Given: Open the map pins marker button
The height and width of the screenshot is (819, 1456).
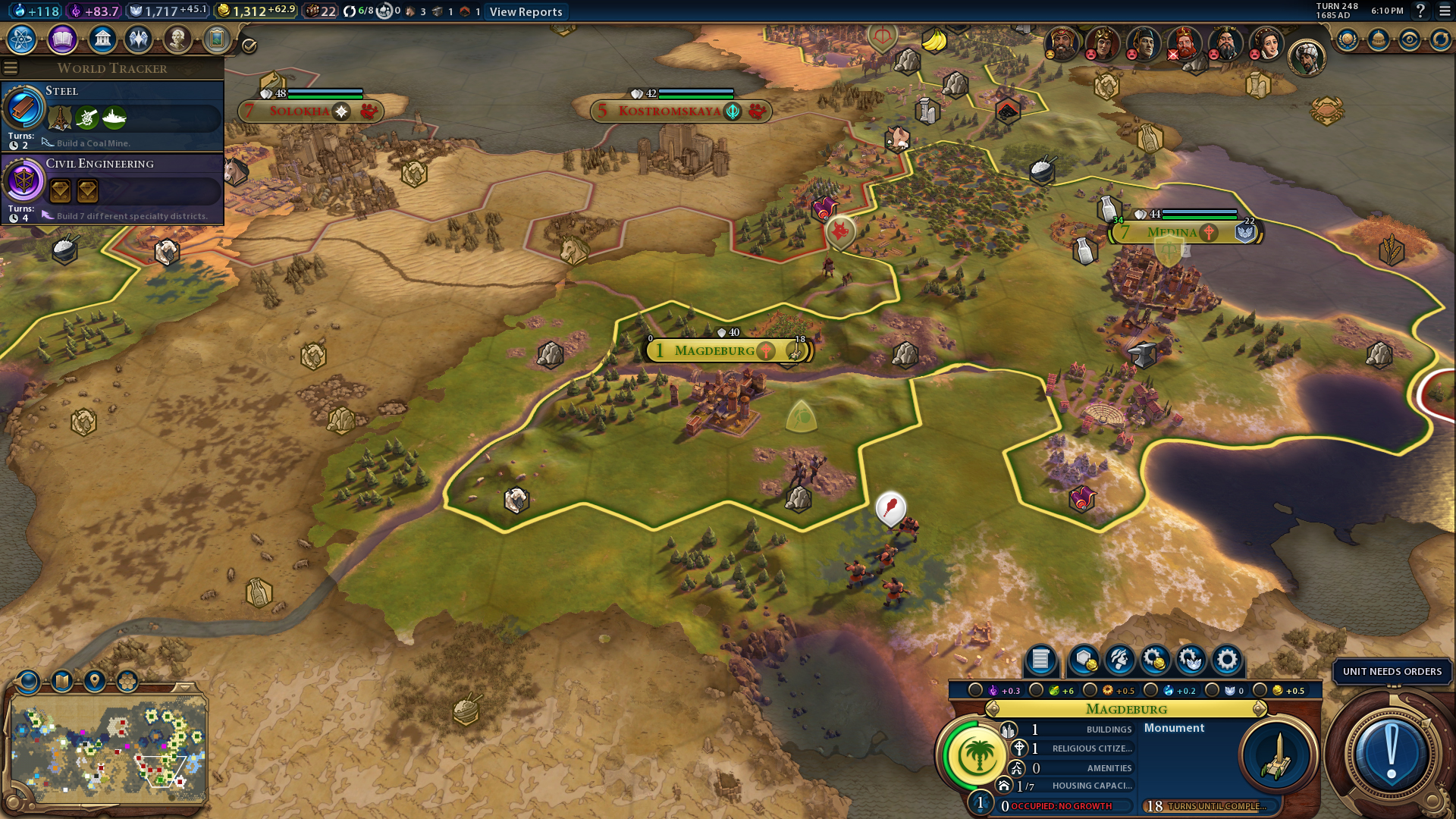Looking at the screenshot, I should (95, 681).
